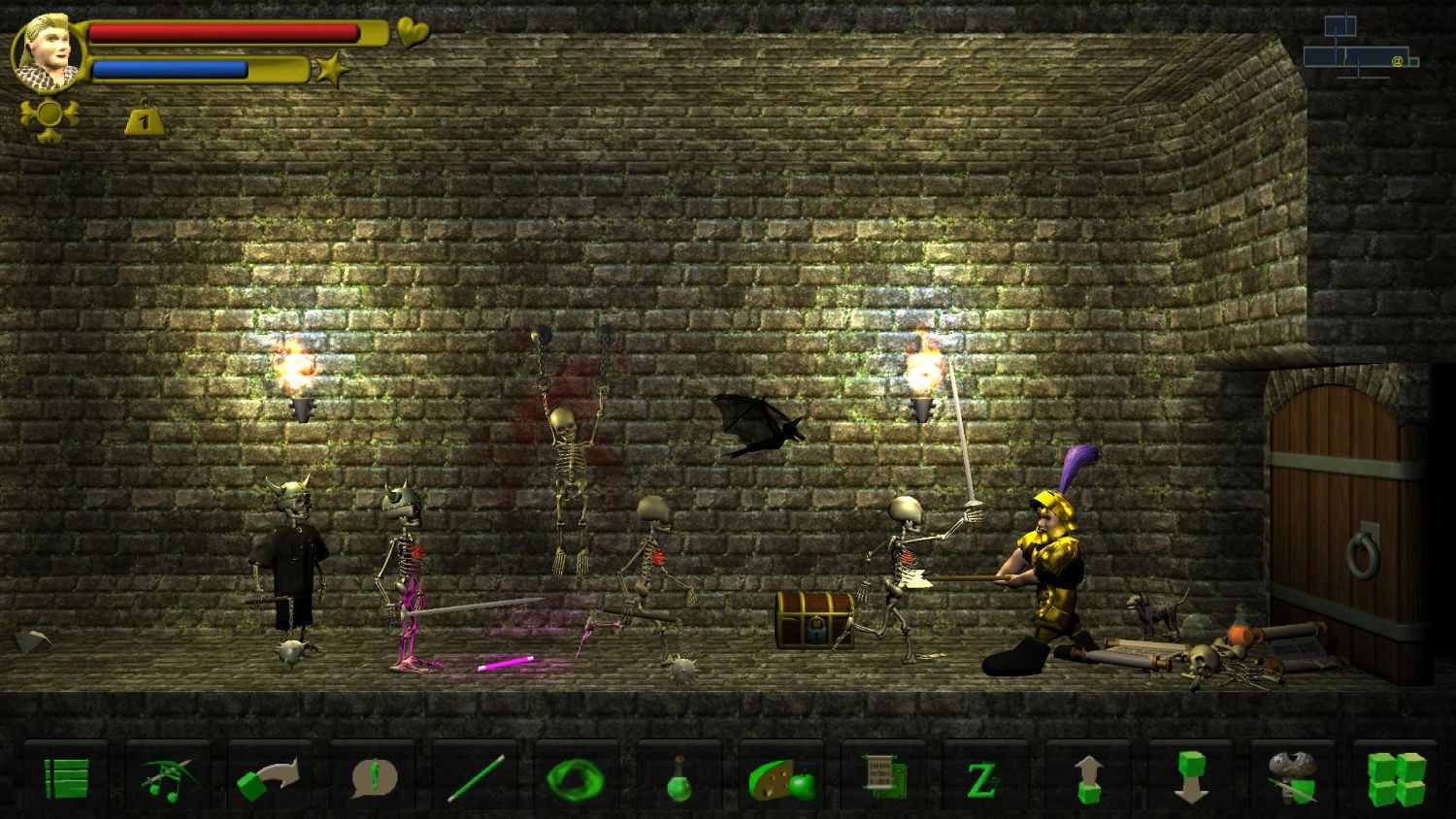Open the treasure chest on the floor
Image resolution: width=1456 pixels, height=819 pixels.
point(813,618)
